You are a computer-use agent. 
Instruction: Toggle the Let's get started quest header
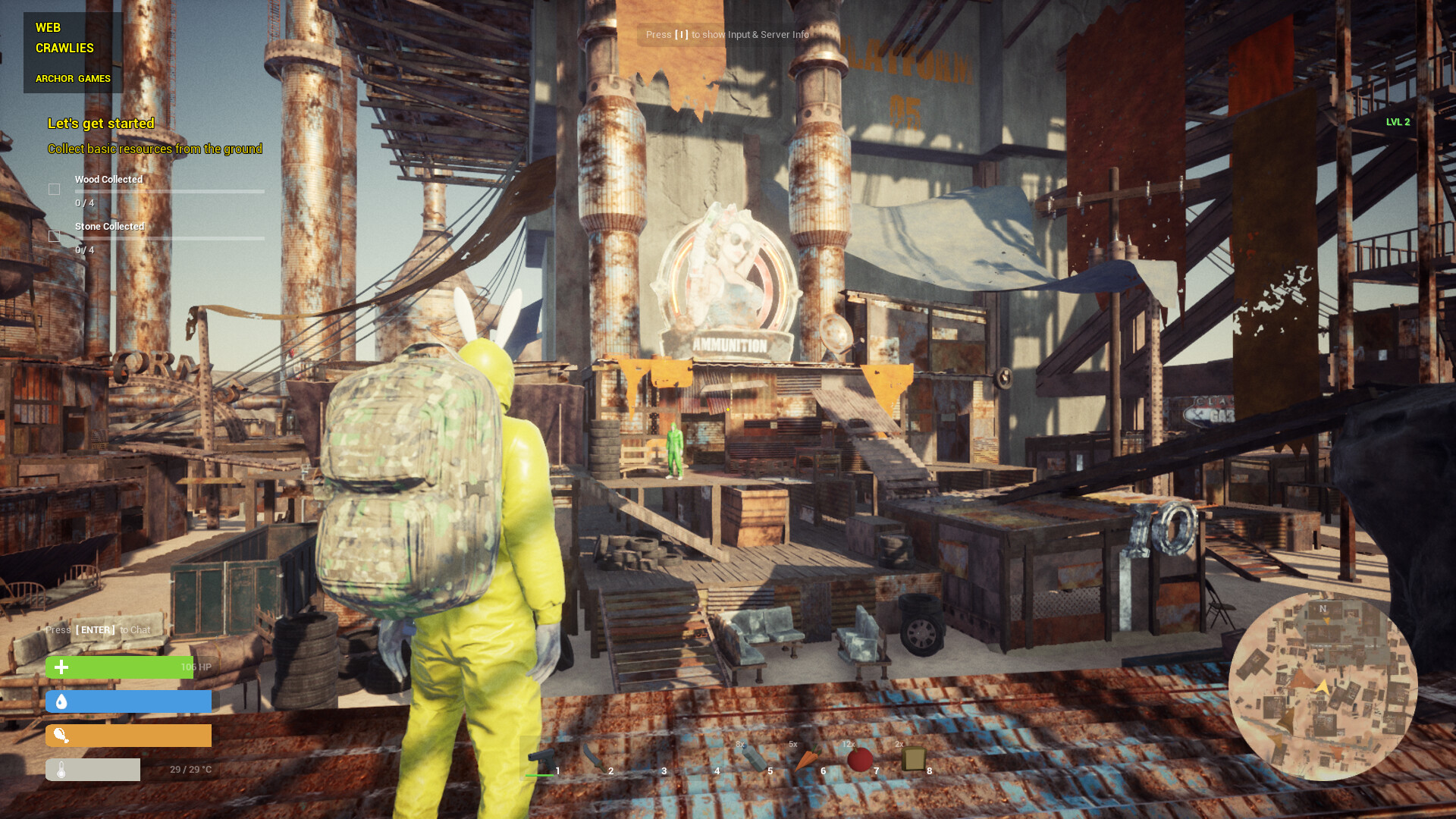(101, 123)
